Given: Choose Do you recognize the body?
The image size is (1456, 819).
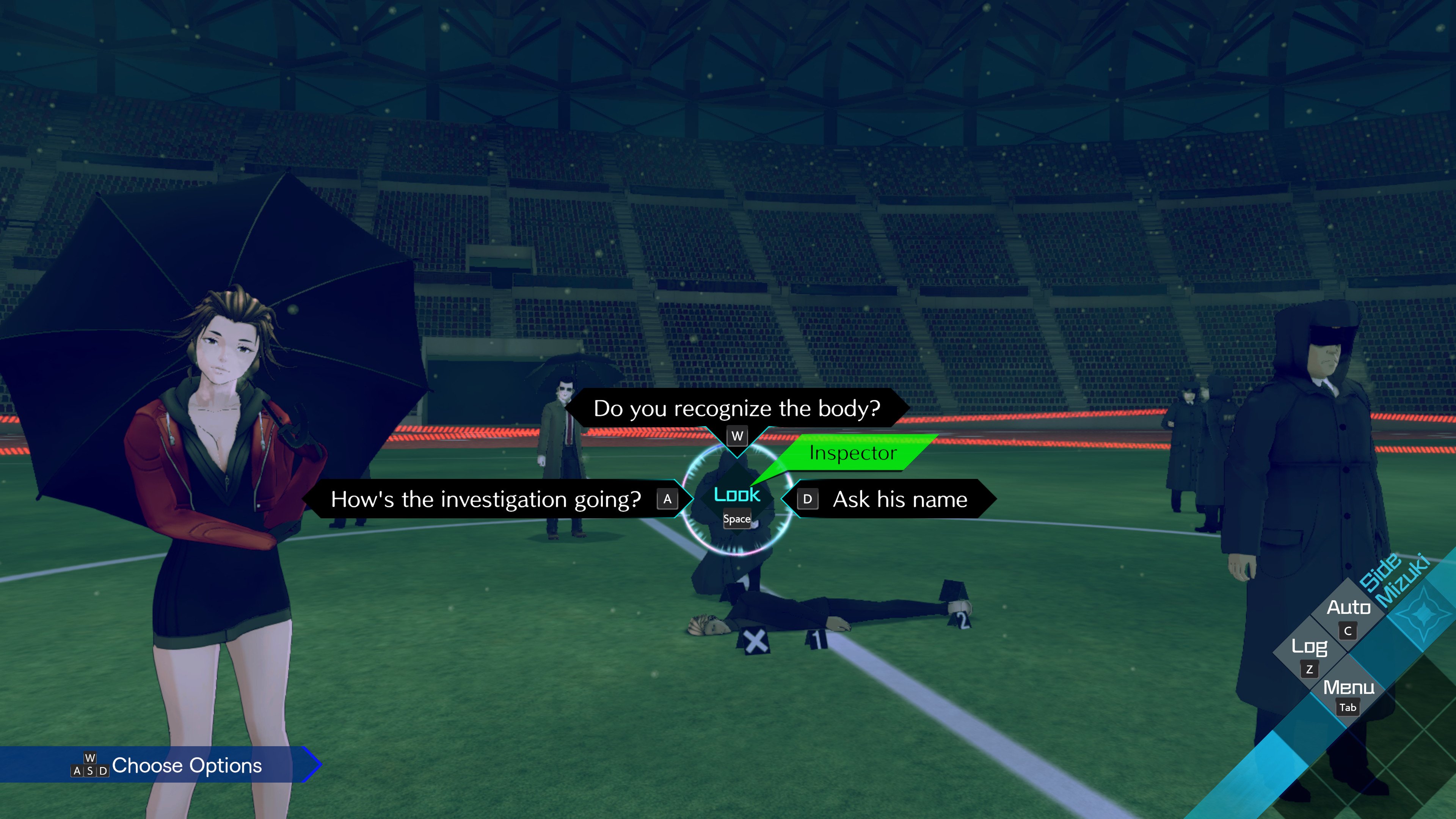Looking at the screenshot, I should 736,409.
